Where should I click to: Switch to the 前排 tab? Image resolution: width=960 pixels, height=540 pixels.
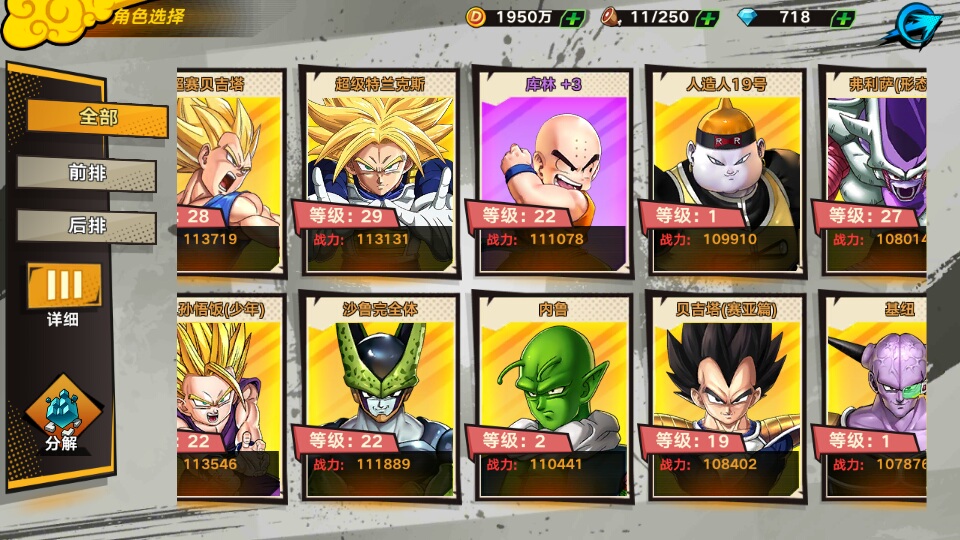(87, 173)
